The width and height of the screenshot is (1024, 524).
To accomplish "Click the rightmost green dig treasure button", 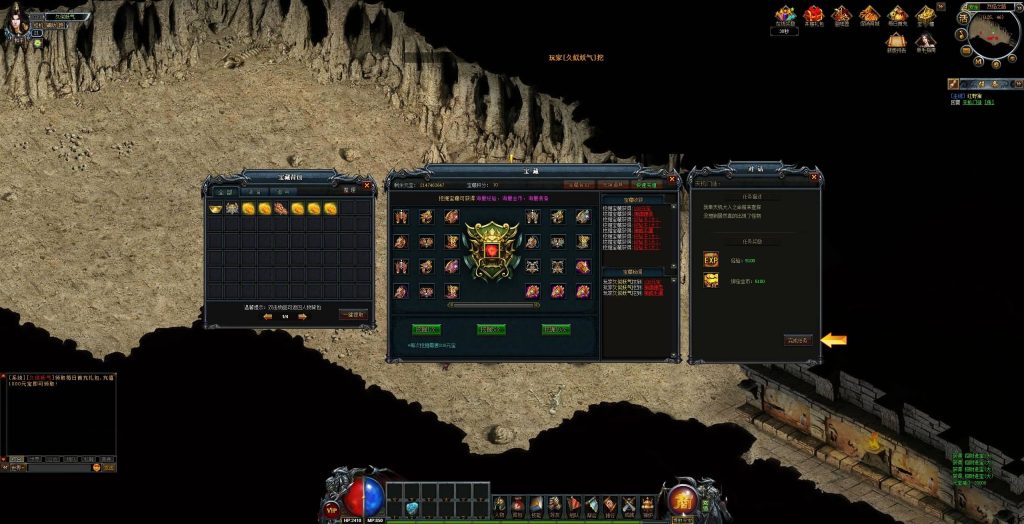I will click(x=556, y=329).
